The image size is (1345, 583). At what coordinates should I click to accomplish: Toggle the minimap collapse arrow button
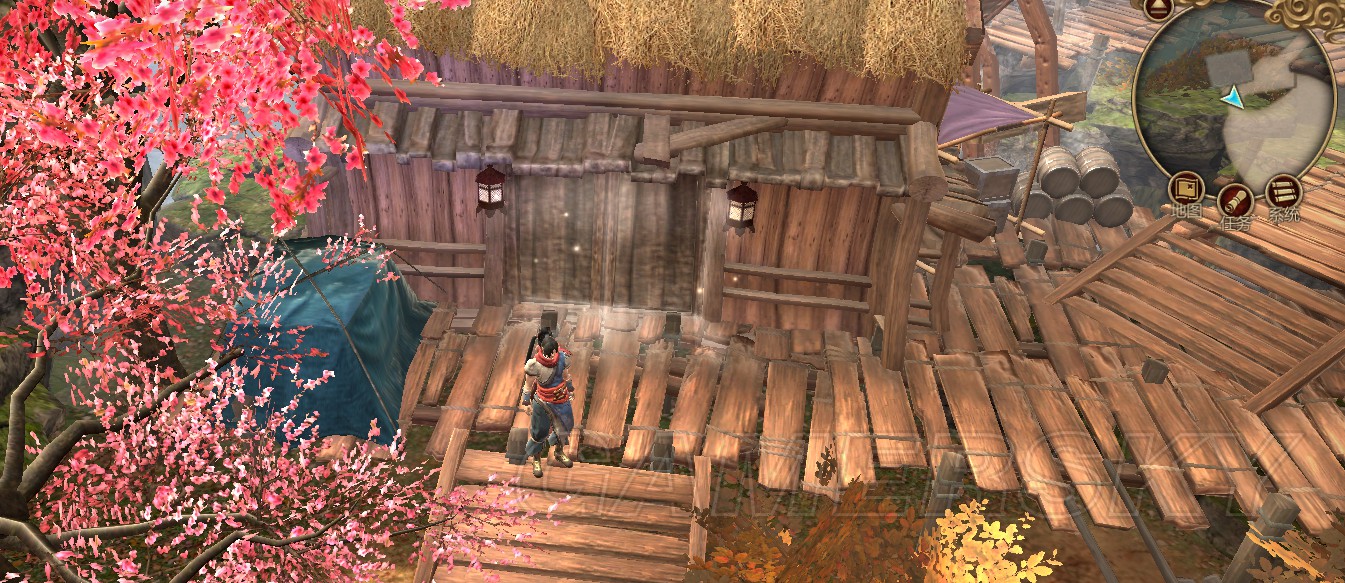coord(1156,10)
